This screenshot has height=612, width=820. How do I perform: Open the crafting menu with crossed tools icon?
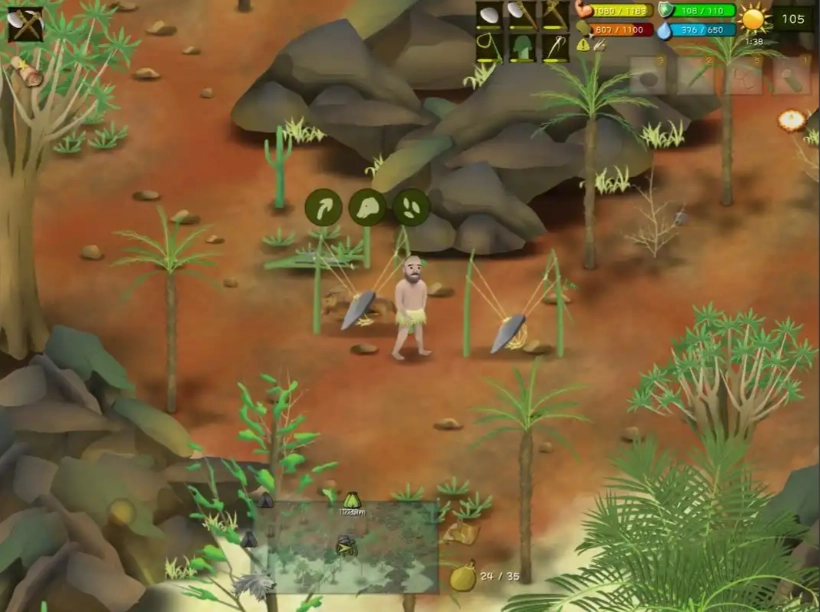tap(25, 24)
